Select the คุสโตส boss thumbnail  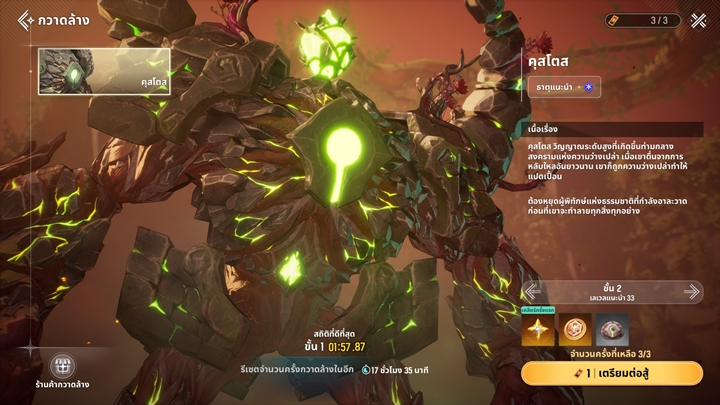coord(104,72)
